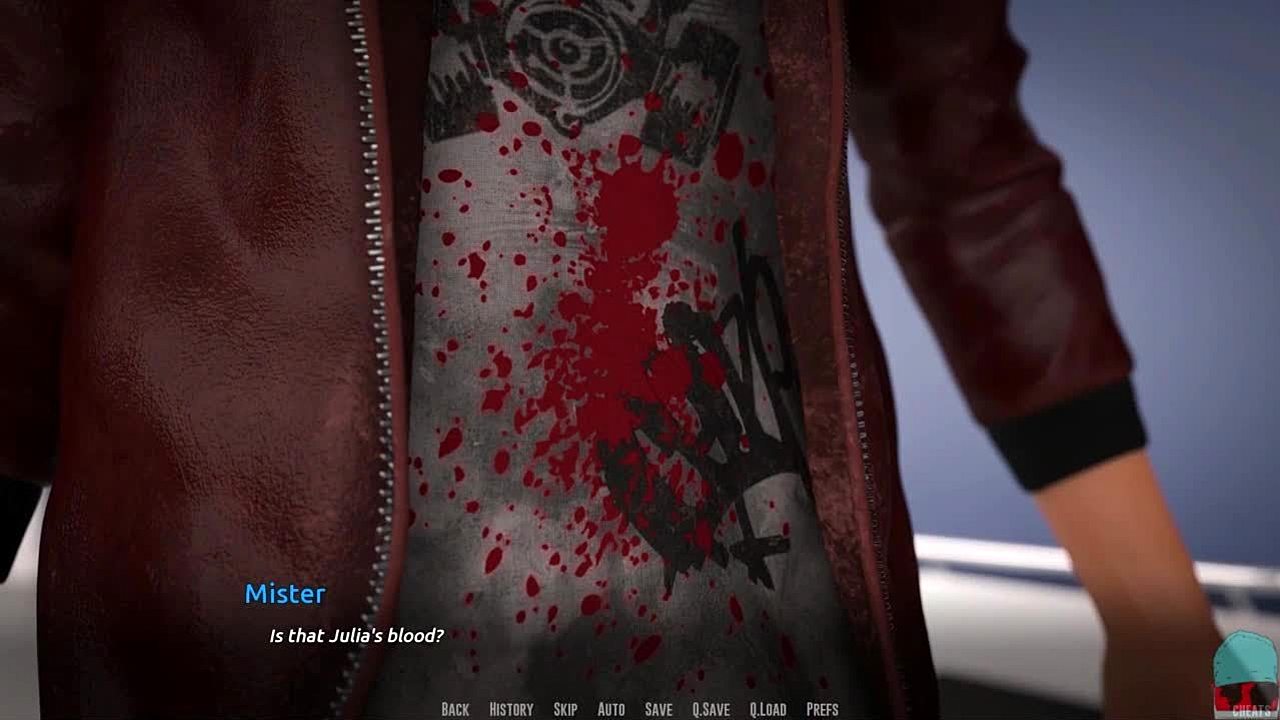Turn on Auto-advance dialogue
The height and width of the screenshot is (720, 1280).
tap(611, 709)
